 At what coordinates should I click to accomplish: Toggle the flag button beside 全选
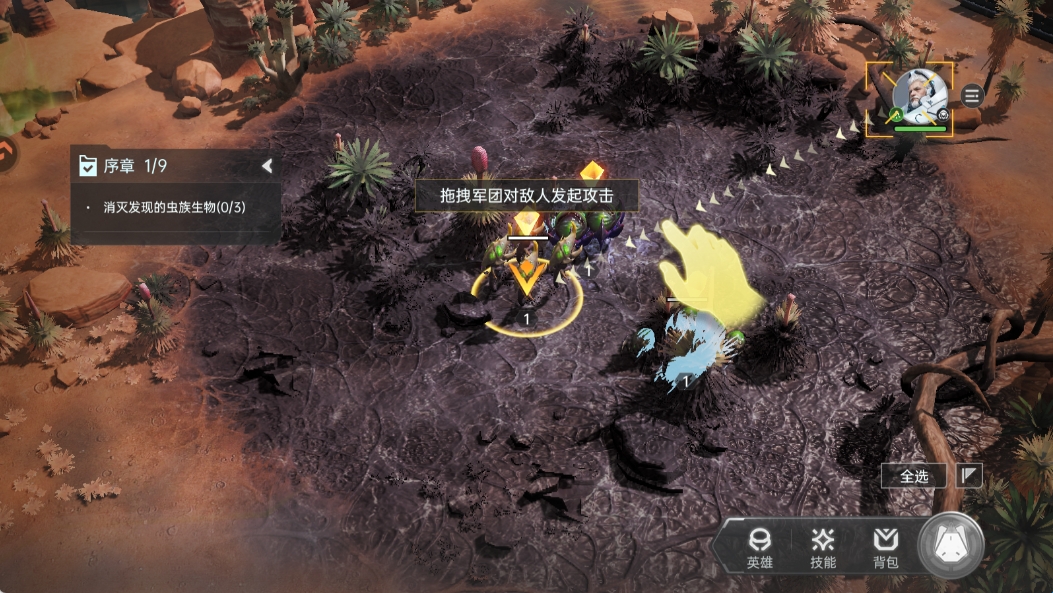point(969,476)
